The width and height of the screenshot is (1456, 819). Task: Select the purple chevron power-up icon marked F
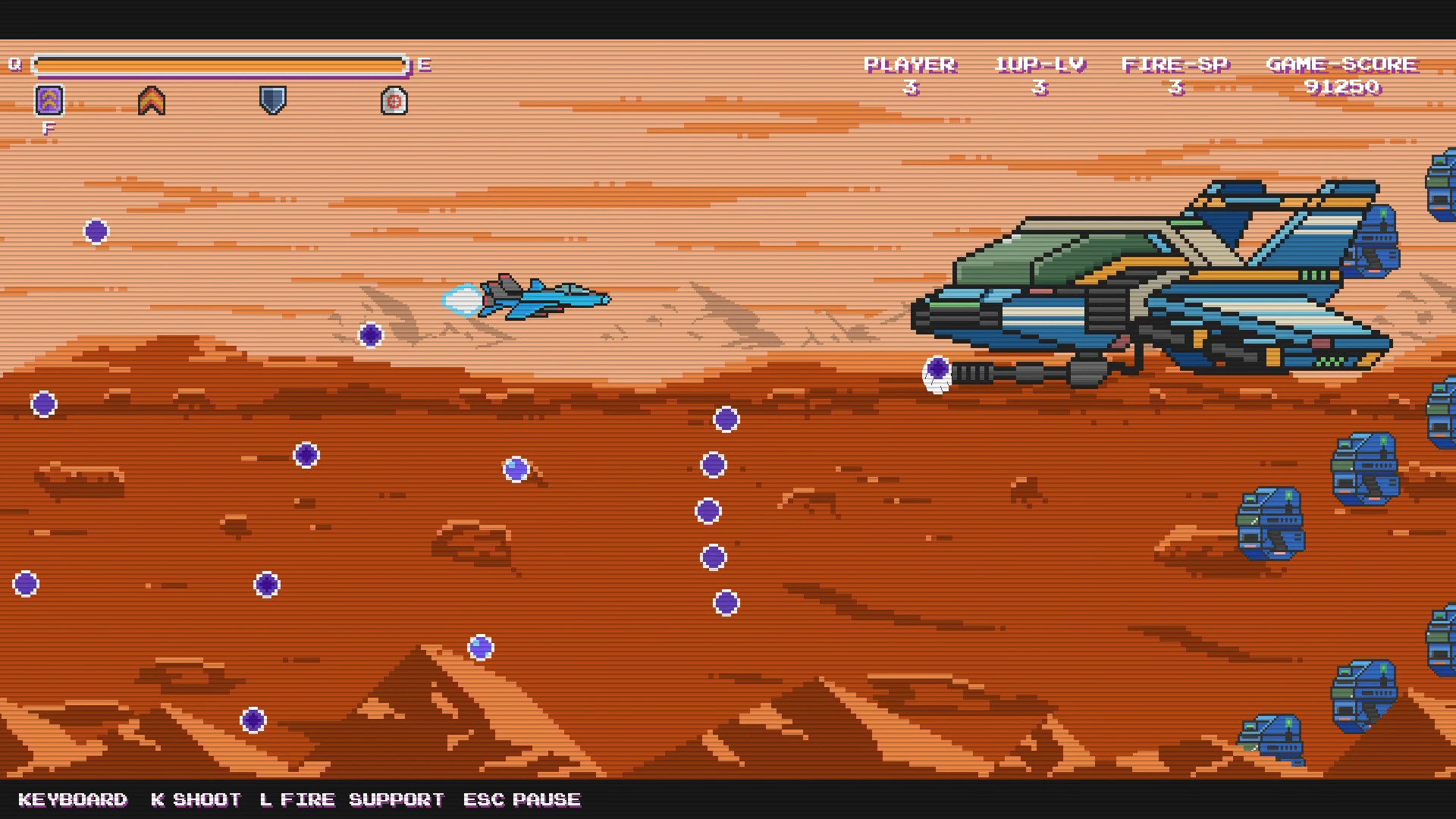tap(49, 99)
